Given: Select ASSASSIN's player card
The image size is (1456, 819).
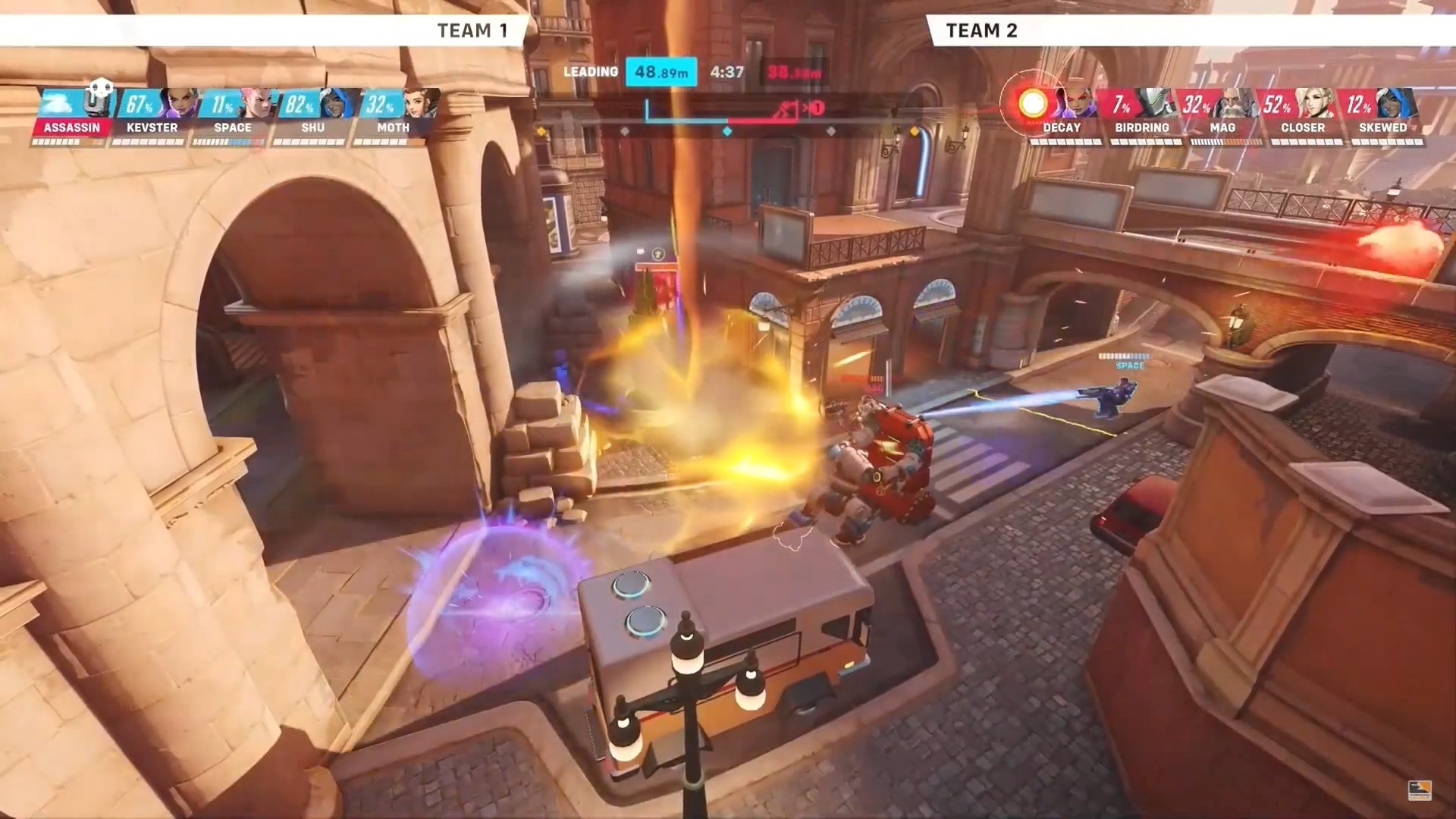Looking at the screenshot, I should point(72,115).
